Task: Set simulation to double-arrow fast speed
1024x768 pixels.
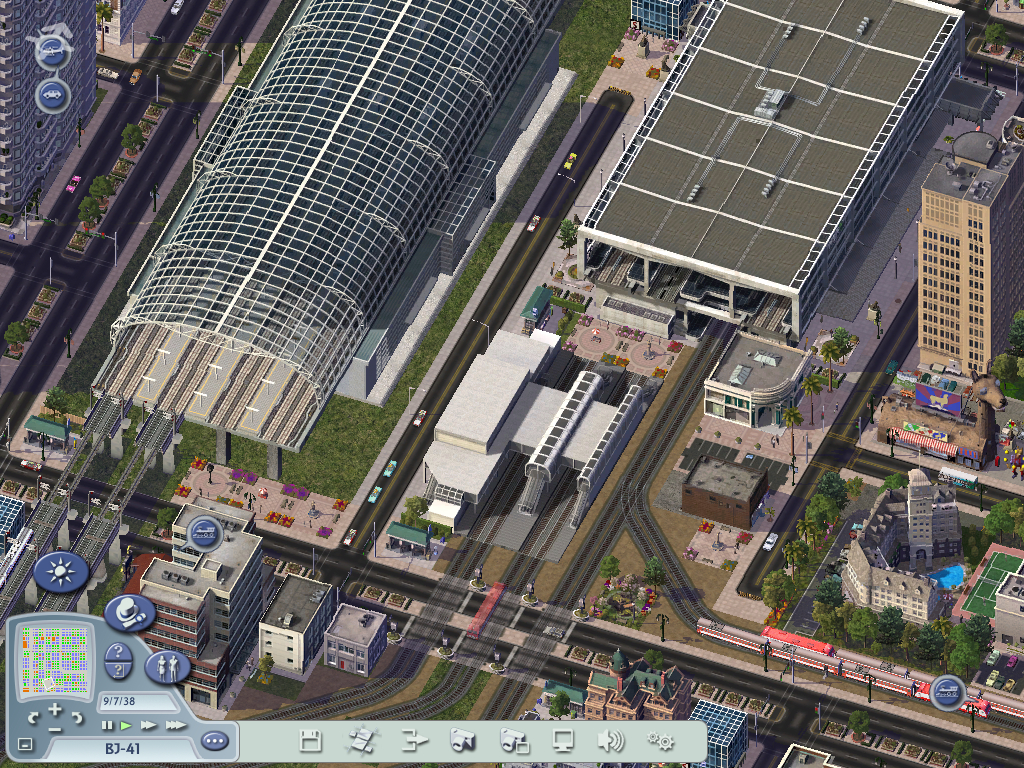Action: tap(148, 724)
